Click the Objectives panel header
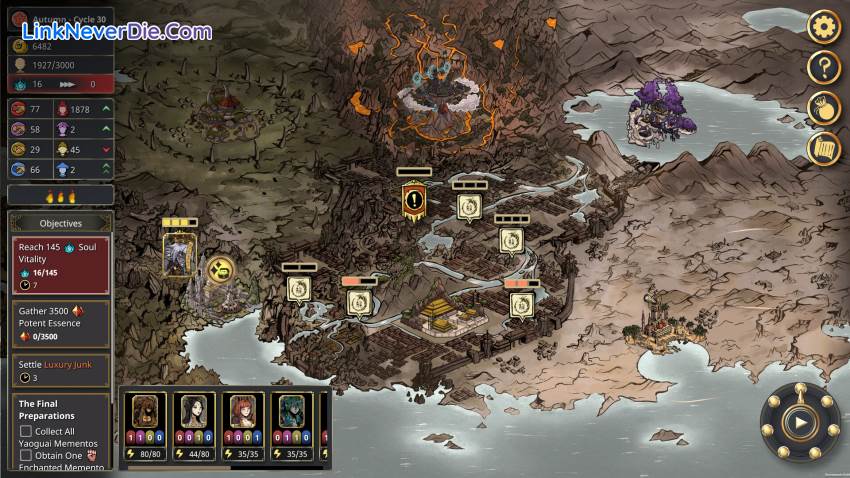 point(61,223)
